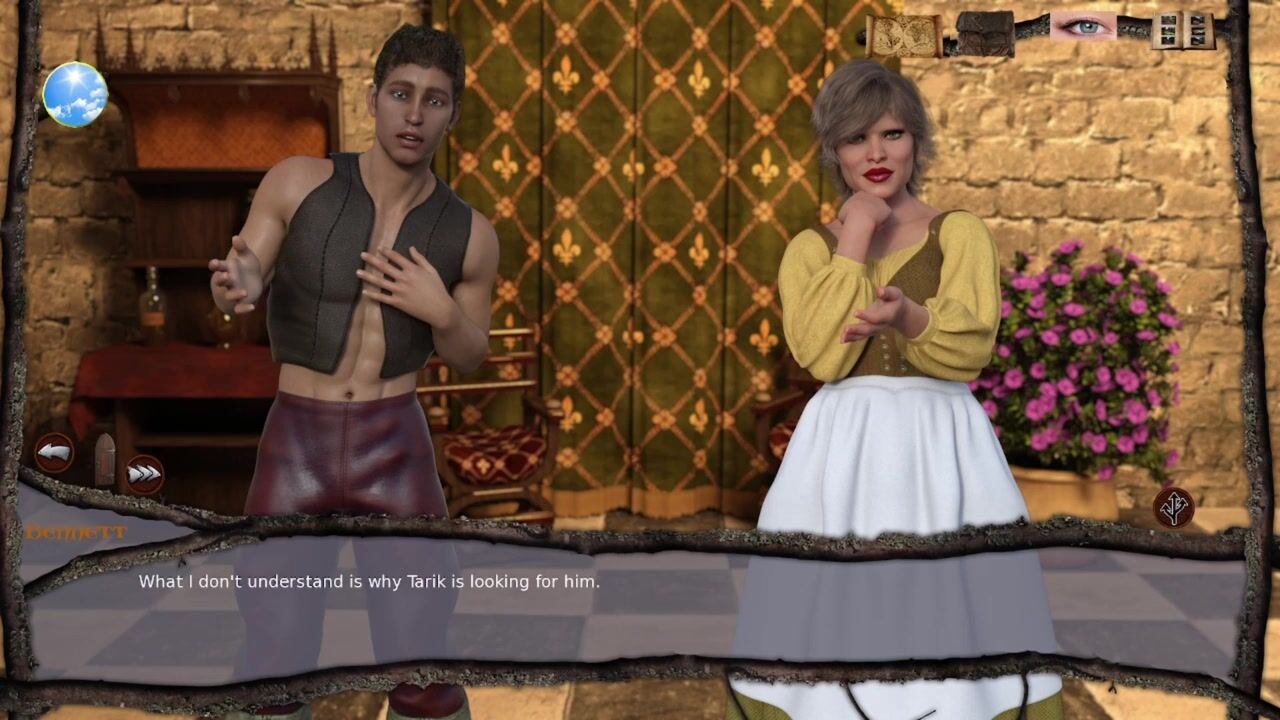The image size is (1280, 720).
Task: Open the world map scroll
Action: 904,35
